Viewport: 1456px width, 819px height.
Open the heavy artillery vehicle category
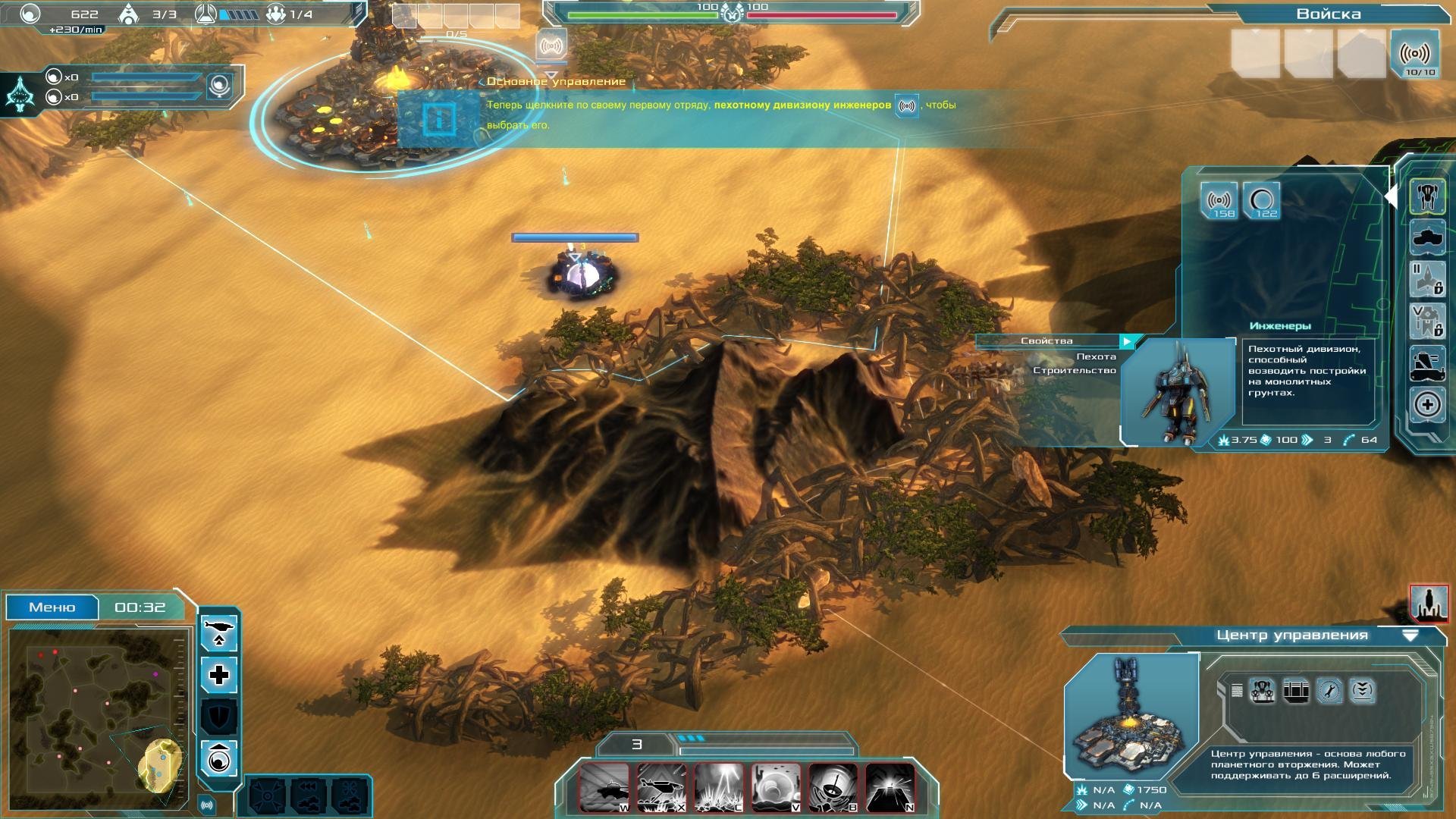(x=1427, y=362)
